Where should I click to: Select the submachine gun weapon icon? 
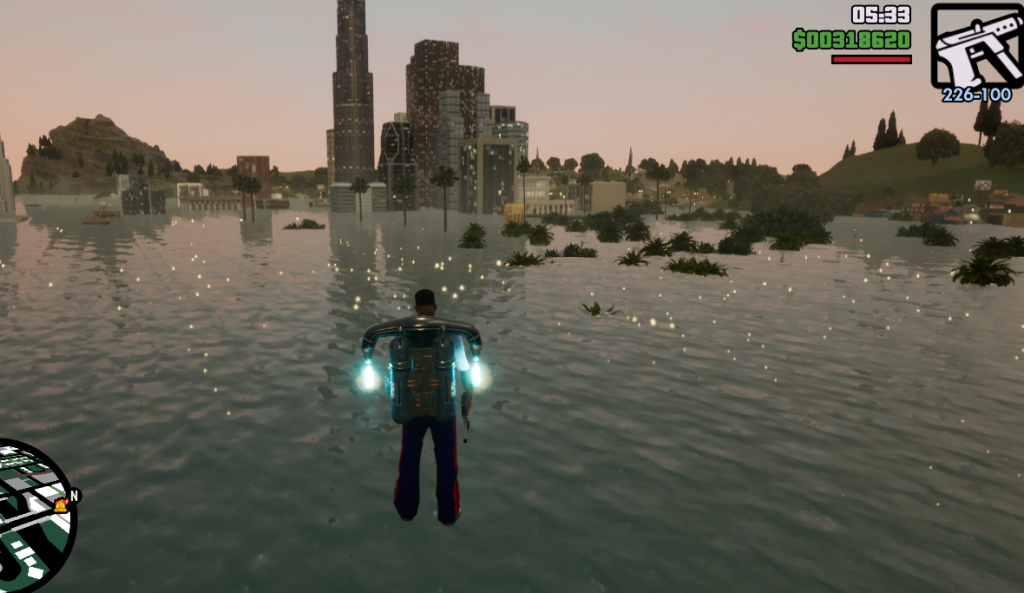pyautogui.click(x=976, y=46)
